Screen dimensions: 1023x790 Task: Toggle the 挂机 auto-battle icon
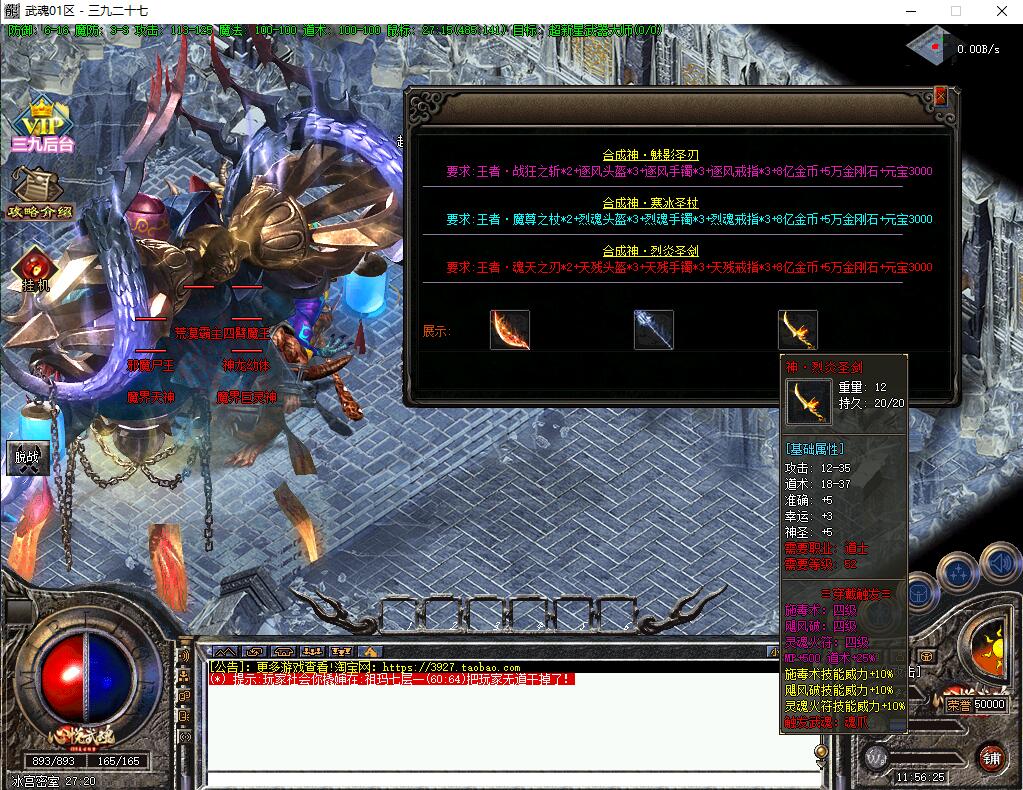(x=34, y=268)
